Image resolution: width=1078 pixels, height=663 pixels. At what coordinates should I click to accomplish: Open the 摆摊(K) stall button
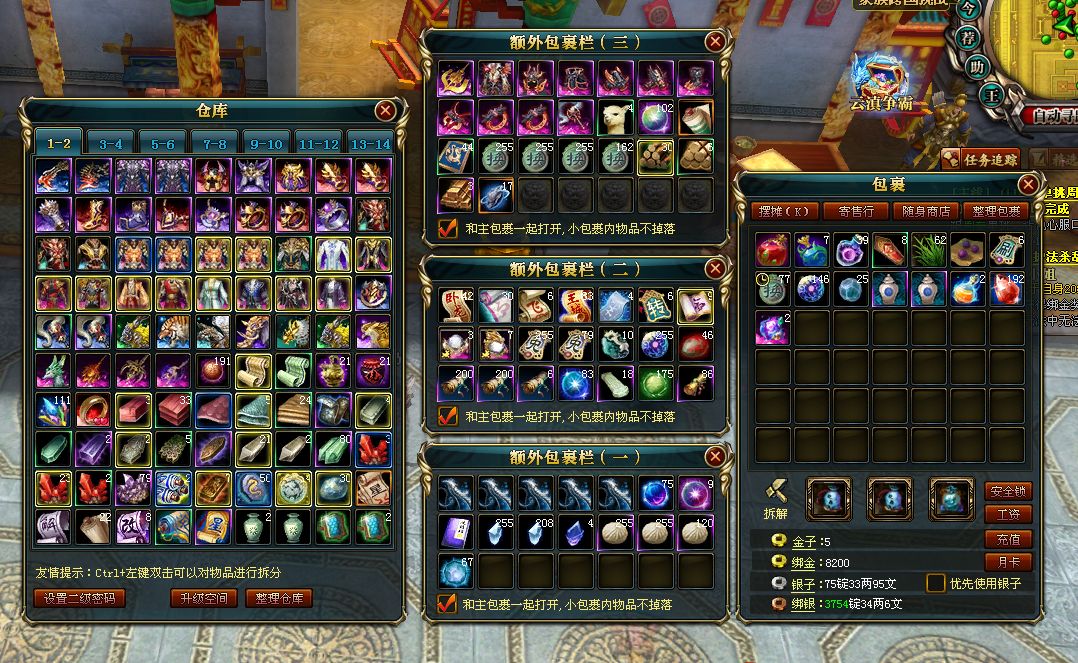pos(785,211)
